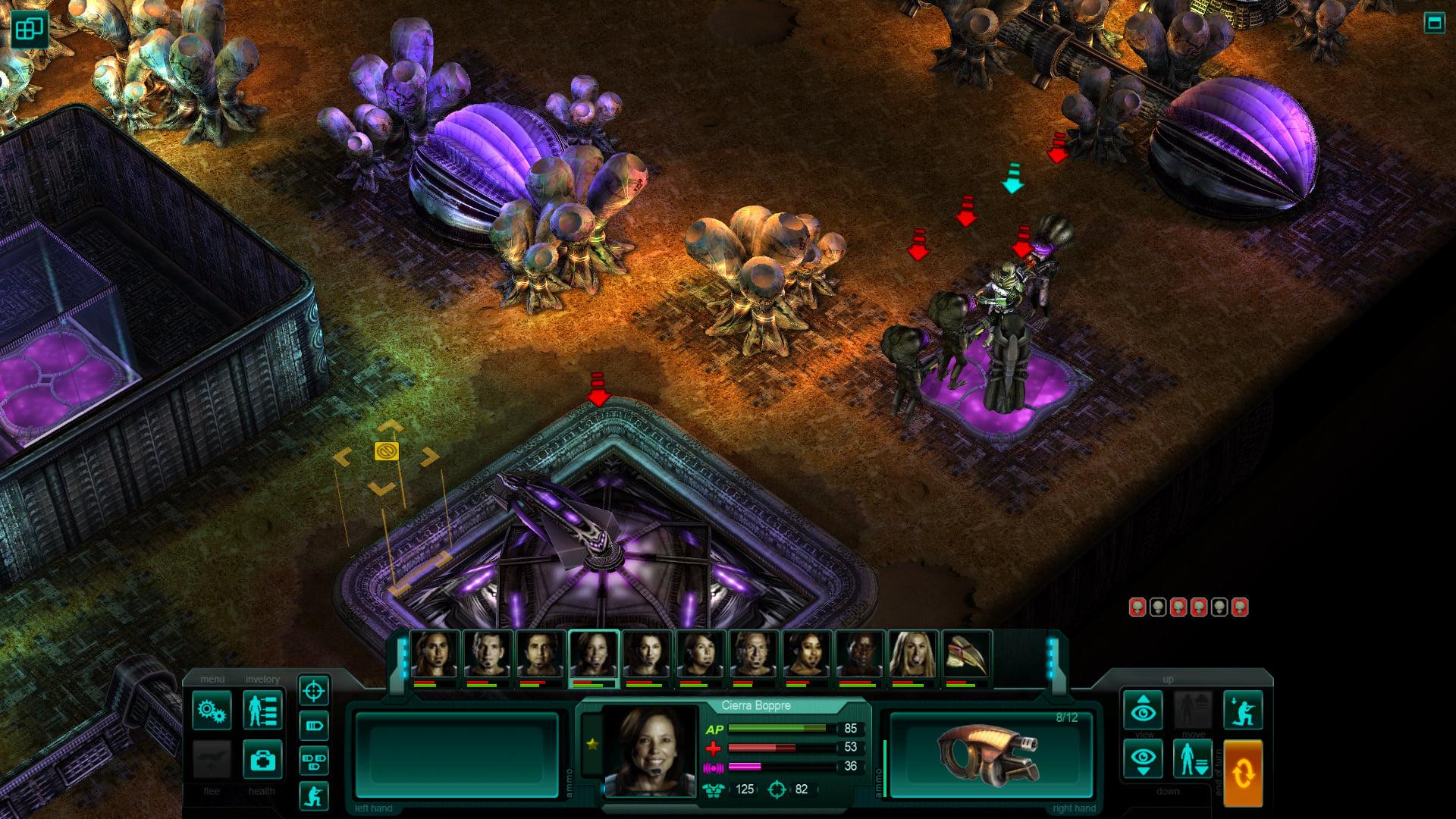The height and width of the screenshot is (819, 1456).
Task: Click the gold star beside Cierra's portrait
Action: [x=594, y=745]
